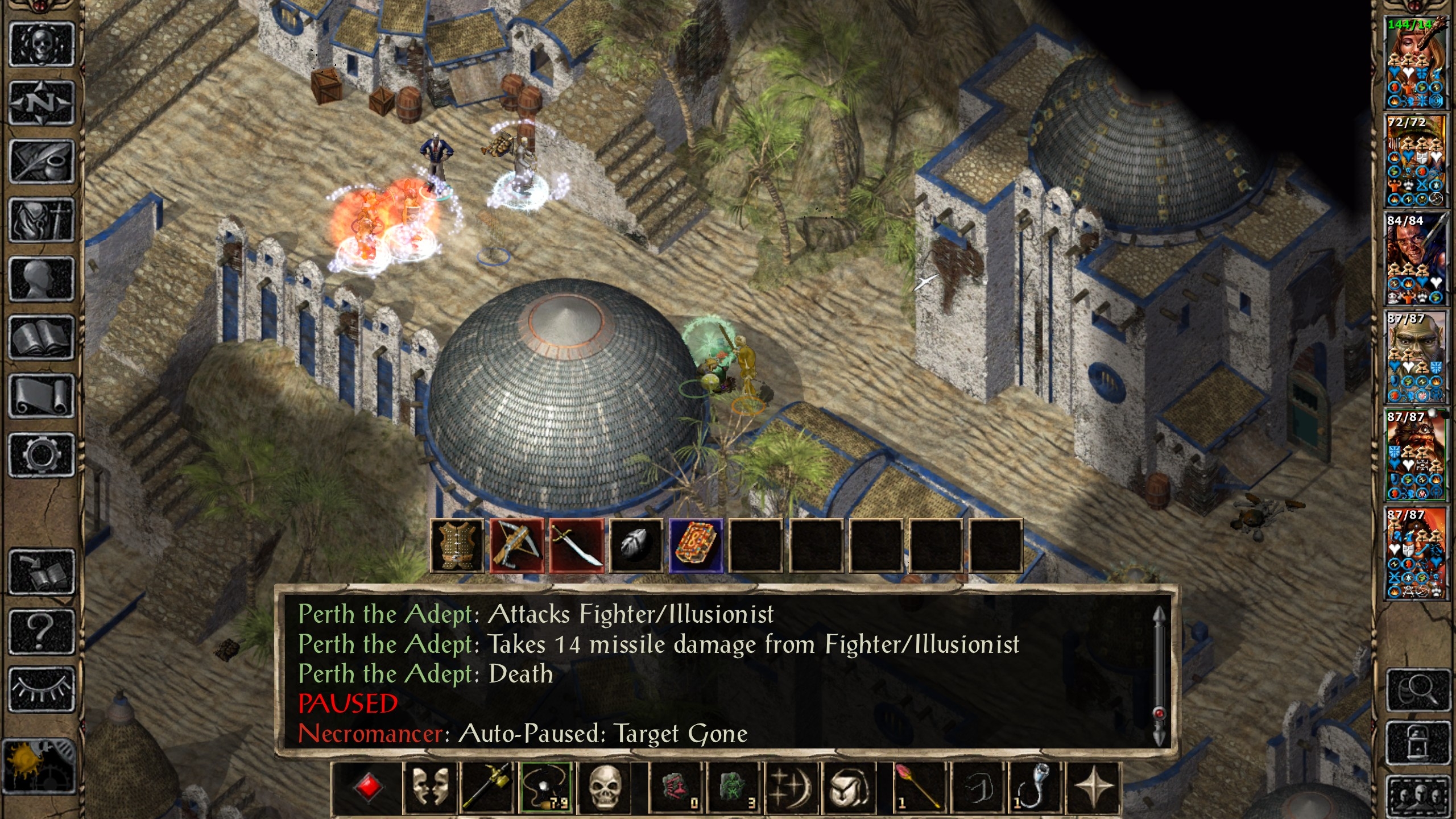The height and width of the screenshot is (819, 1456).
Task: Click the quick save book icon
Action: (x=42, y=572)
